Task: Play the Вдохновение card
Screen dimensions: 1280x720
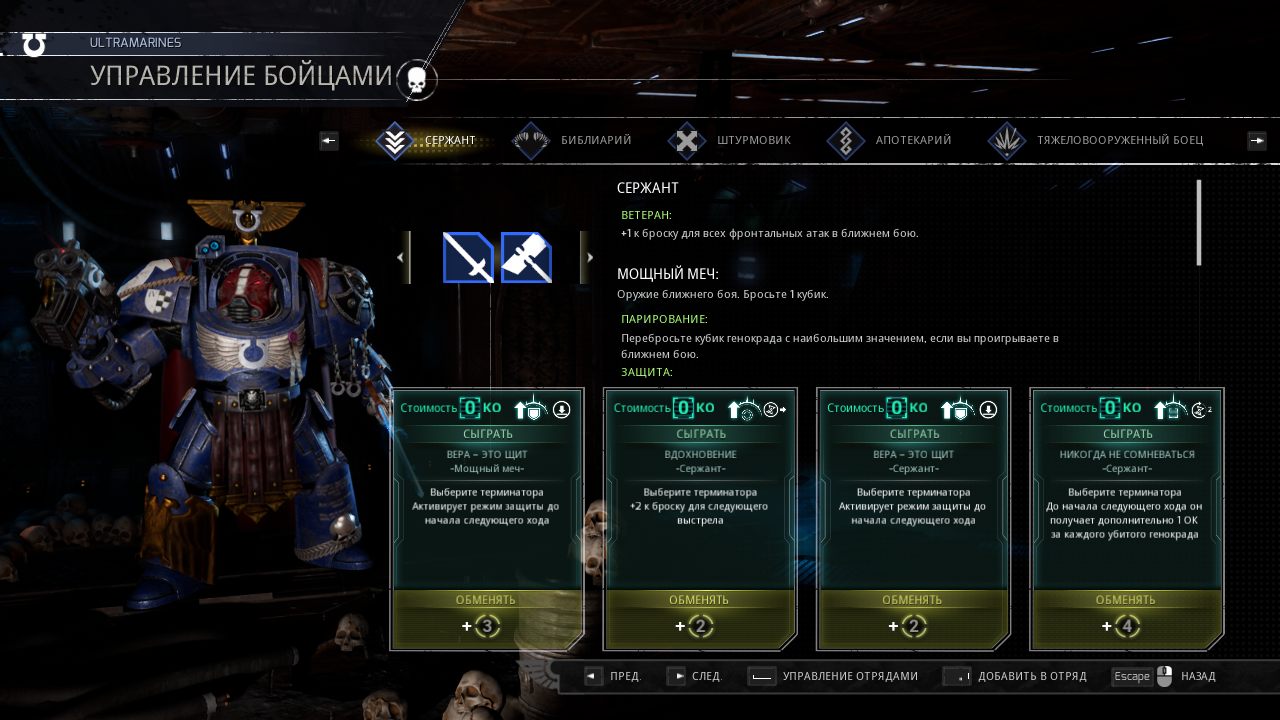Action: coord(700,434)
